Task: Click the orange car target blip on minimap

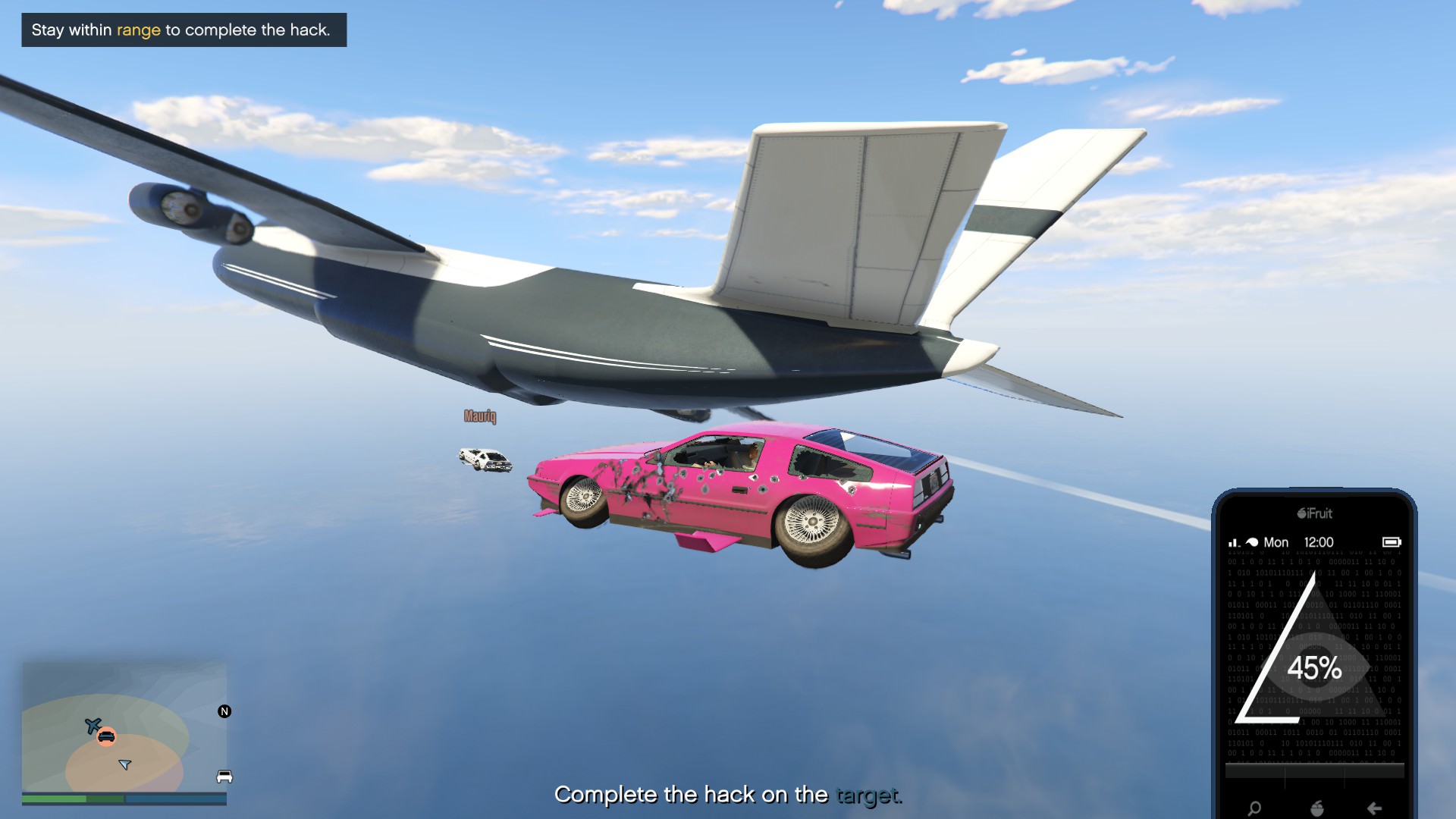Action: [x=106, y=736]
